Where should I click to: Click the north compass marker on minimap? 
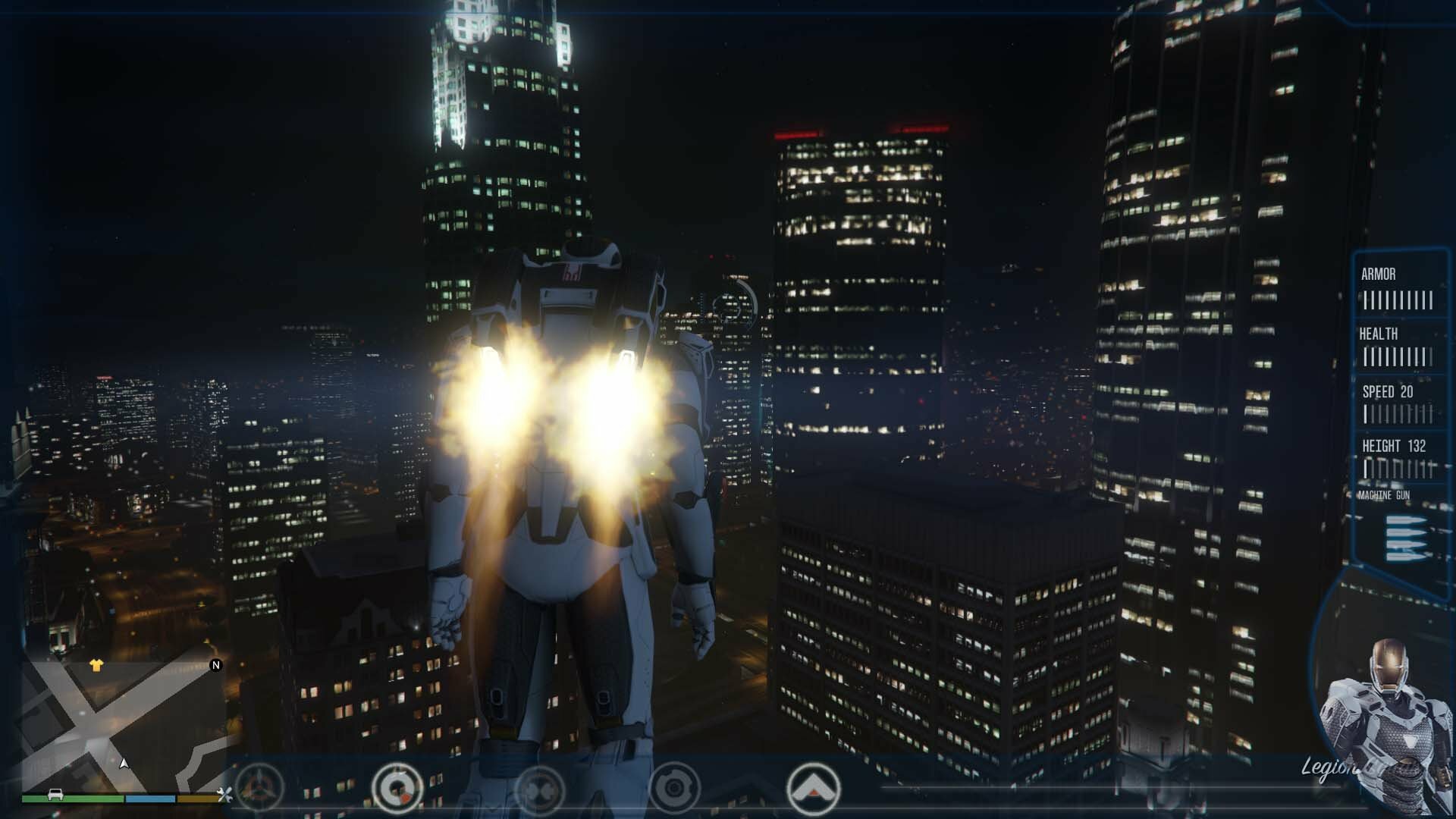(215, 665)
